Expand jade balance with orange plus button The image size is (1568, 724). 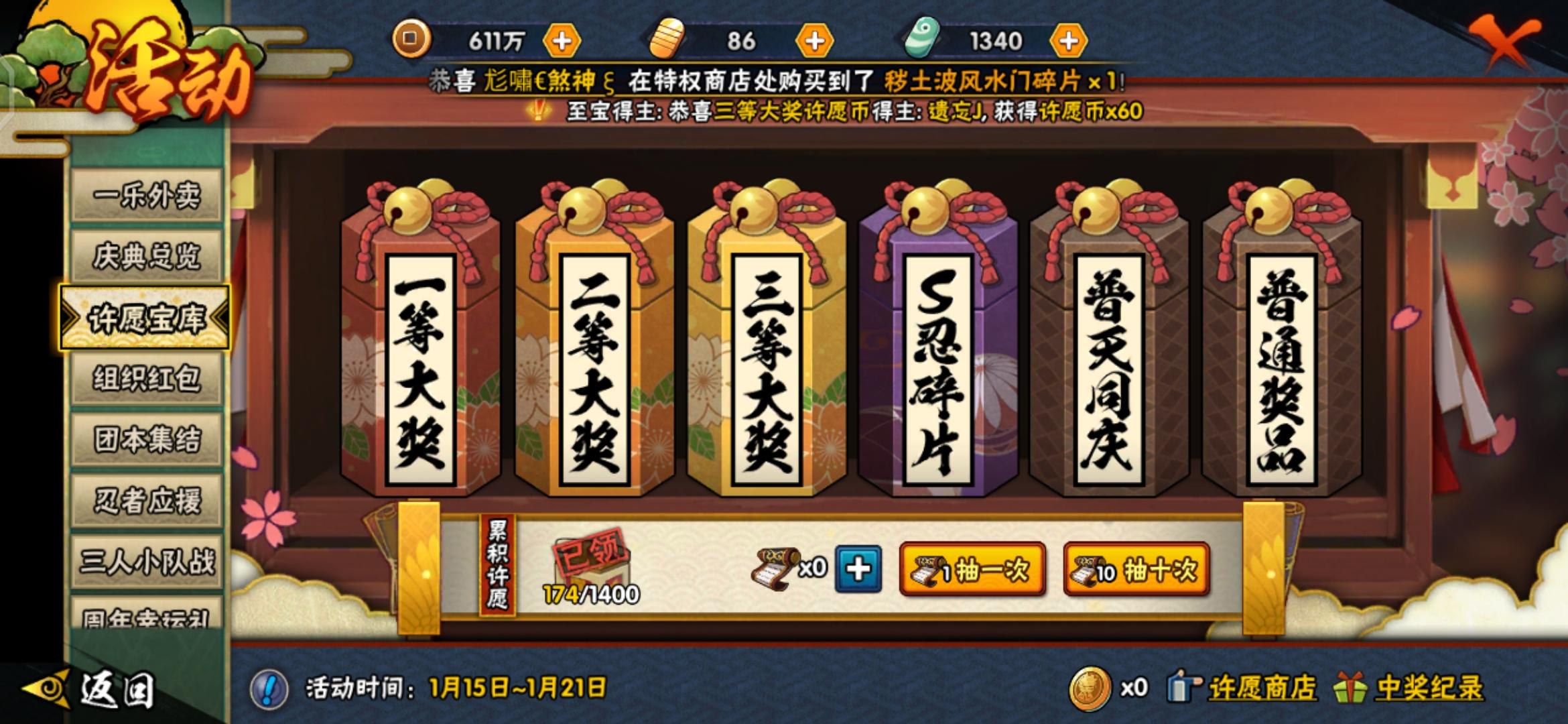(x=1065, y=40)
